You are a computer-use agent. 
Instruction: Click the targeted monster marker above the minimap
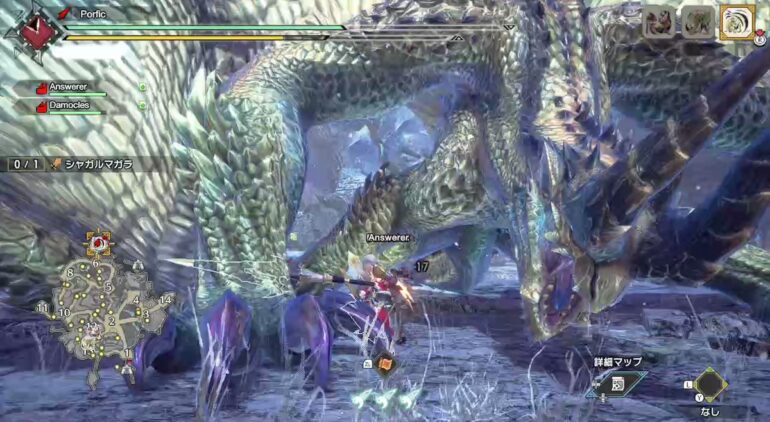coord(98,242)
